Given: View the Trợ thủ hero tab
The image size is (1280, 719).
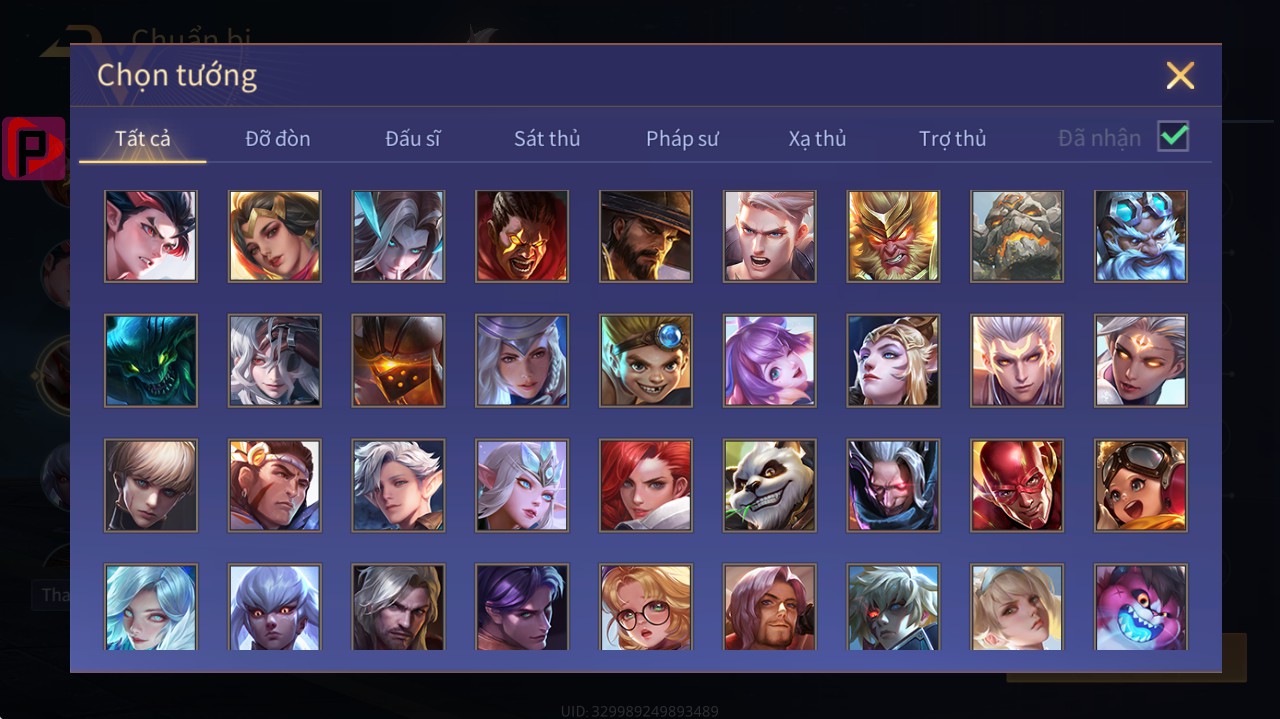Looking at the screenshot, I should click(x=952, y=139).
